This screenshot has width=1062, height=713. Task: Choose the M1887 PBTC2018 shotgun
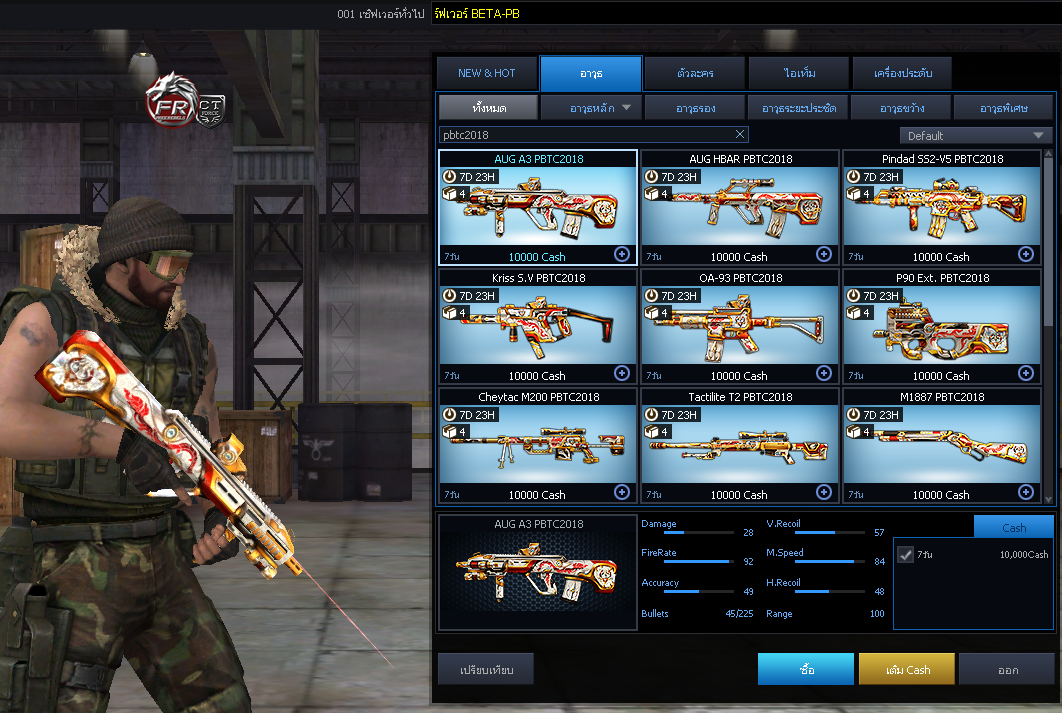point(942,445)
